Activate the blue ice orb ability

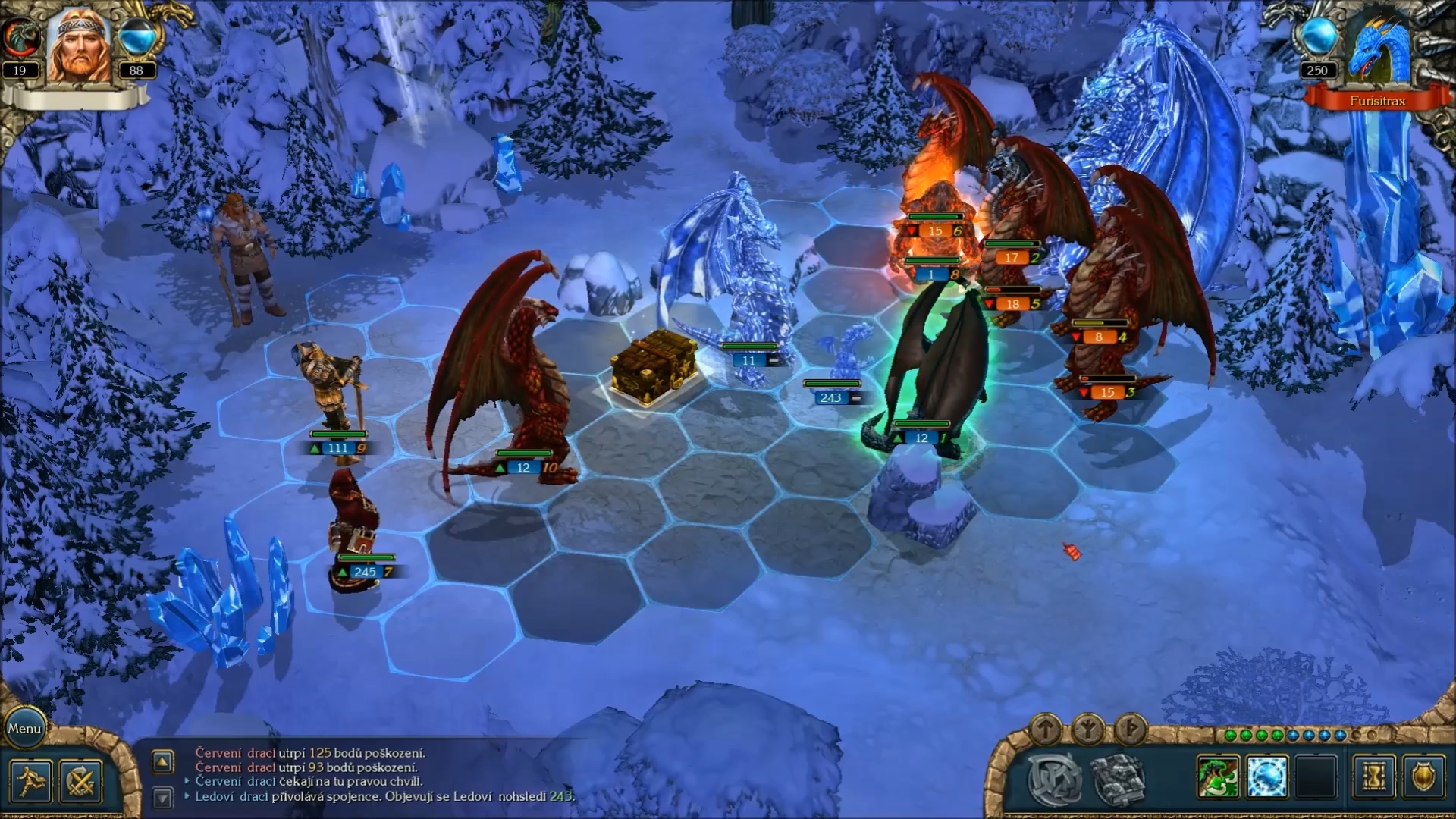tap(1267, 778)
